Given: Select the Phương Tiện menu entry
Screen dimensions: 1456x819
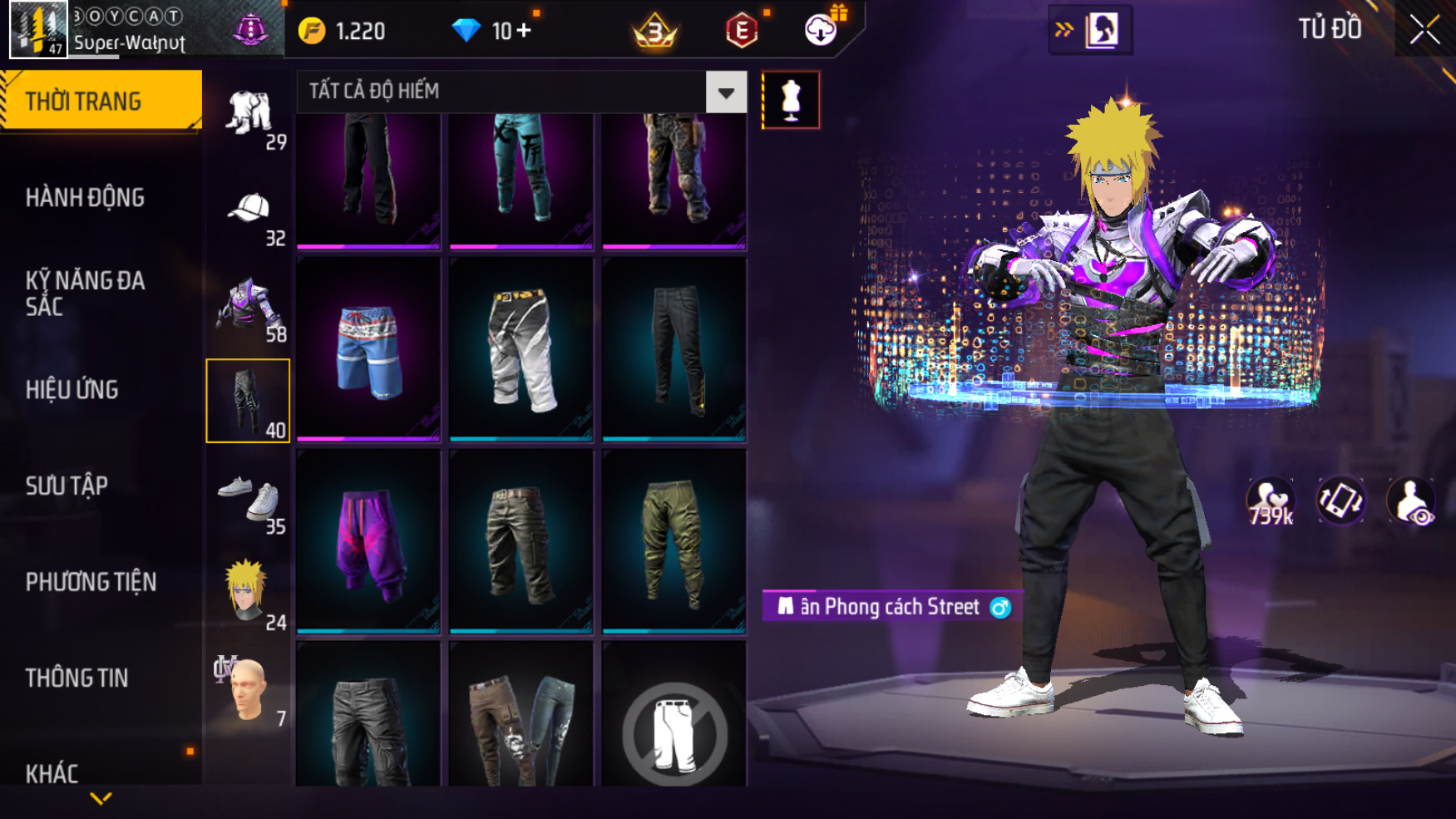Looking at the screenshot, I should click(x=91, y=582).
